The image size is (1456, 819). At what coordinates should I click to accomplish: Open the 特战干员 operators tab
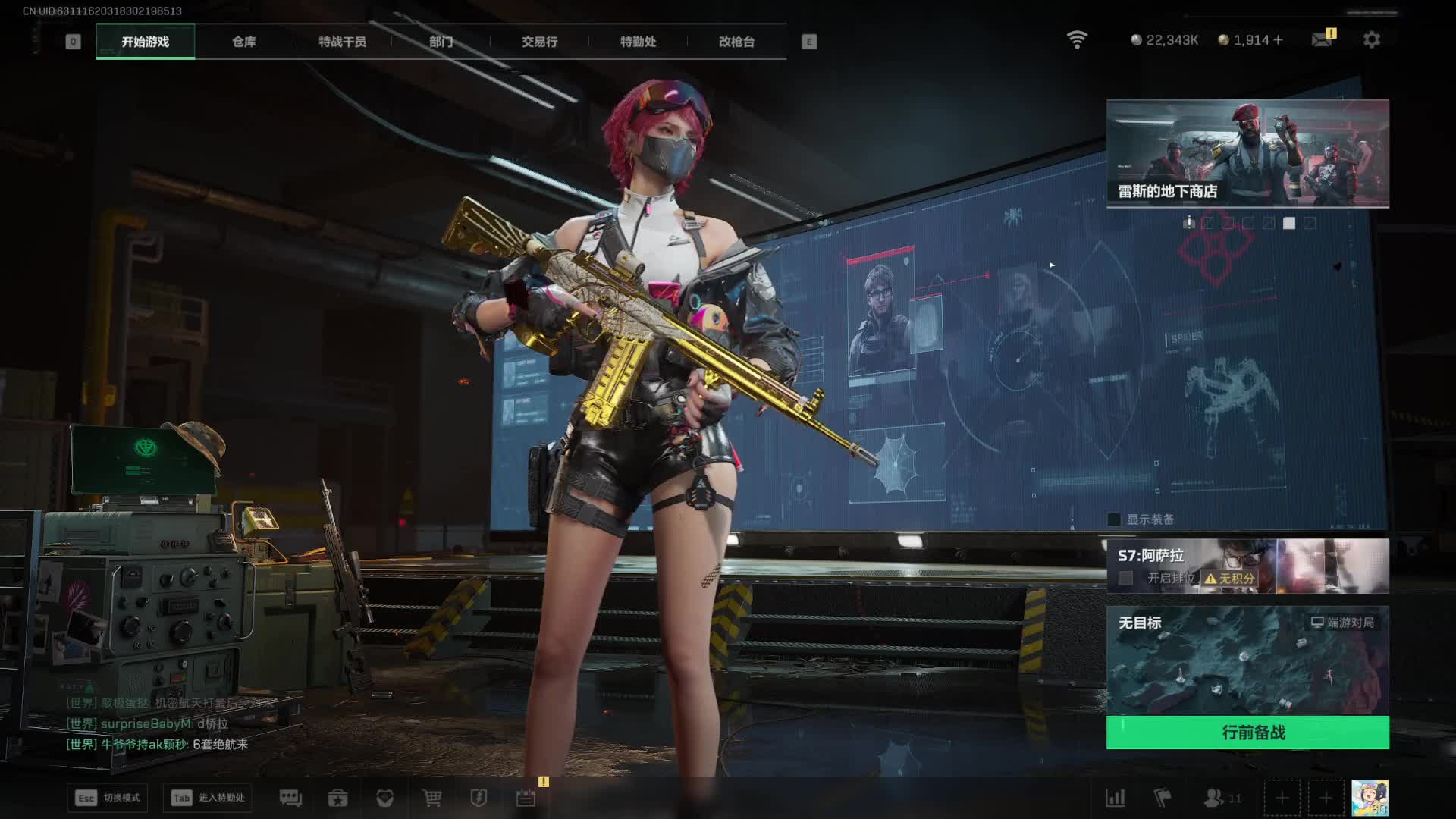click(342, 42)
